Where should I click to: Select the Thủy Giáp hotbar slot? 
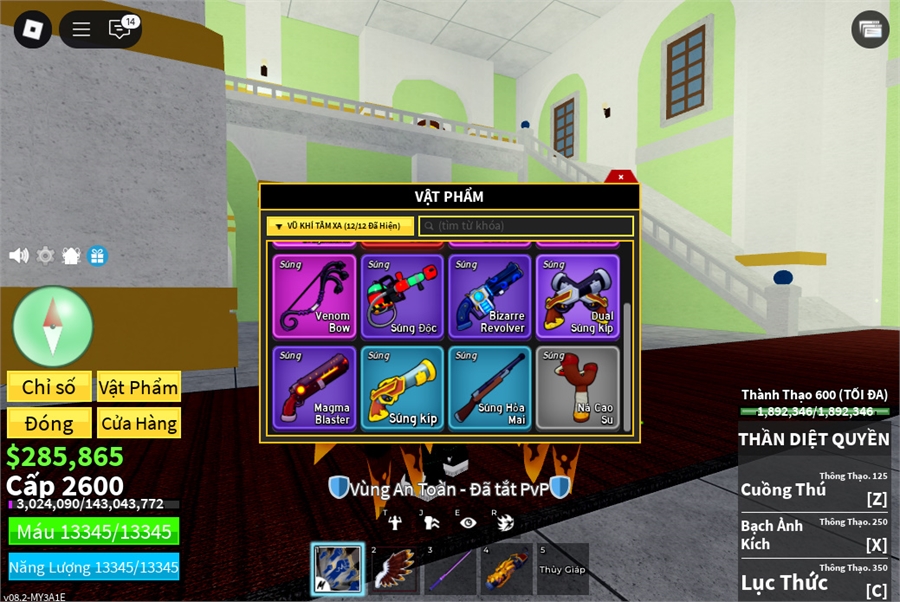(562, 568)
